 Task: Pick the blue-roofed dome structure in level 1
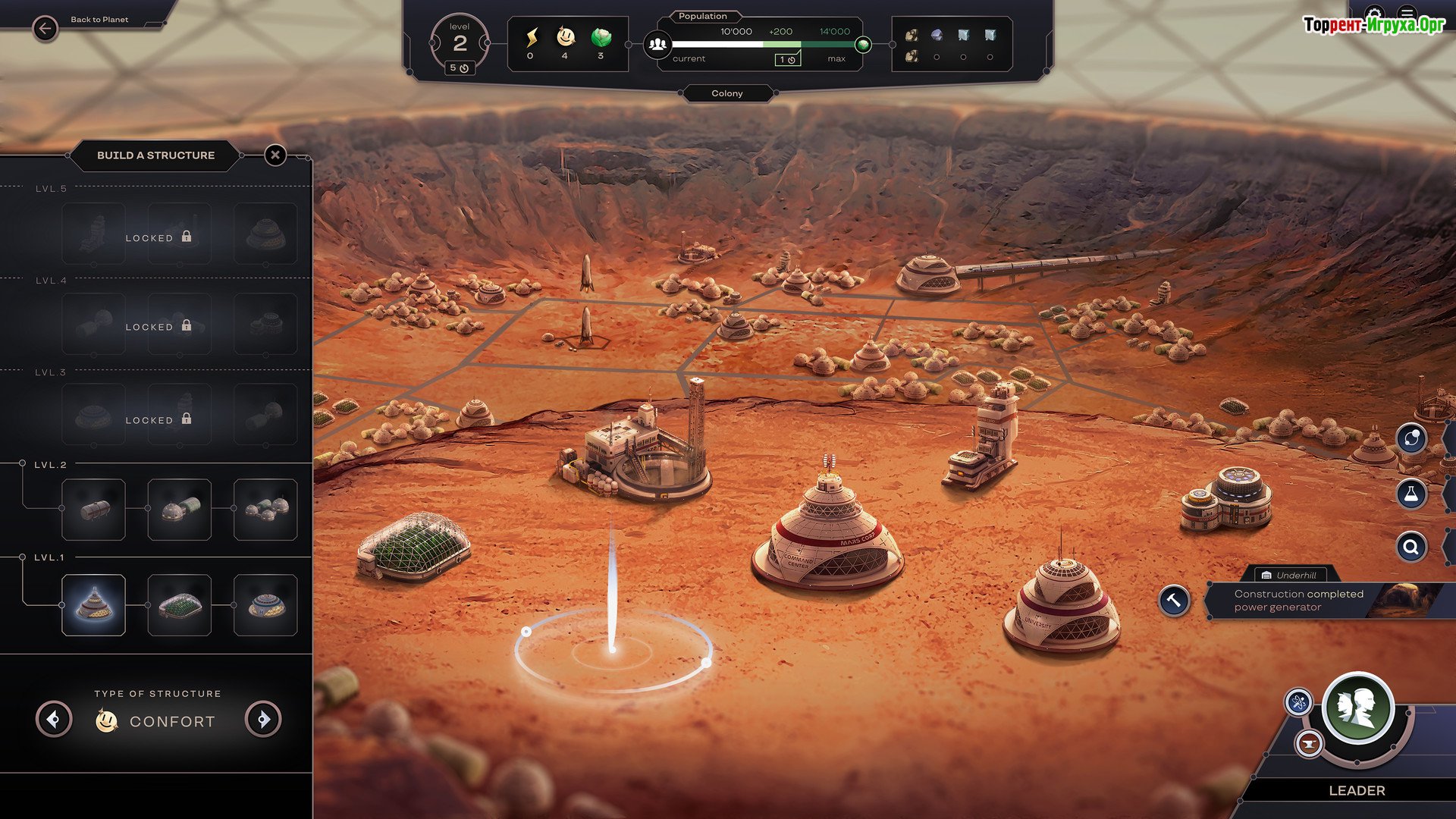(265, 605)
